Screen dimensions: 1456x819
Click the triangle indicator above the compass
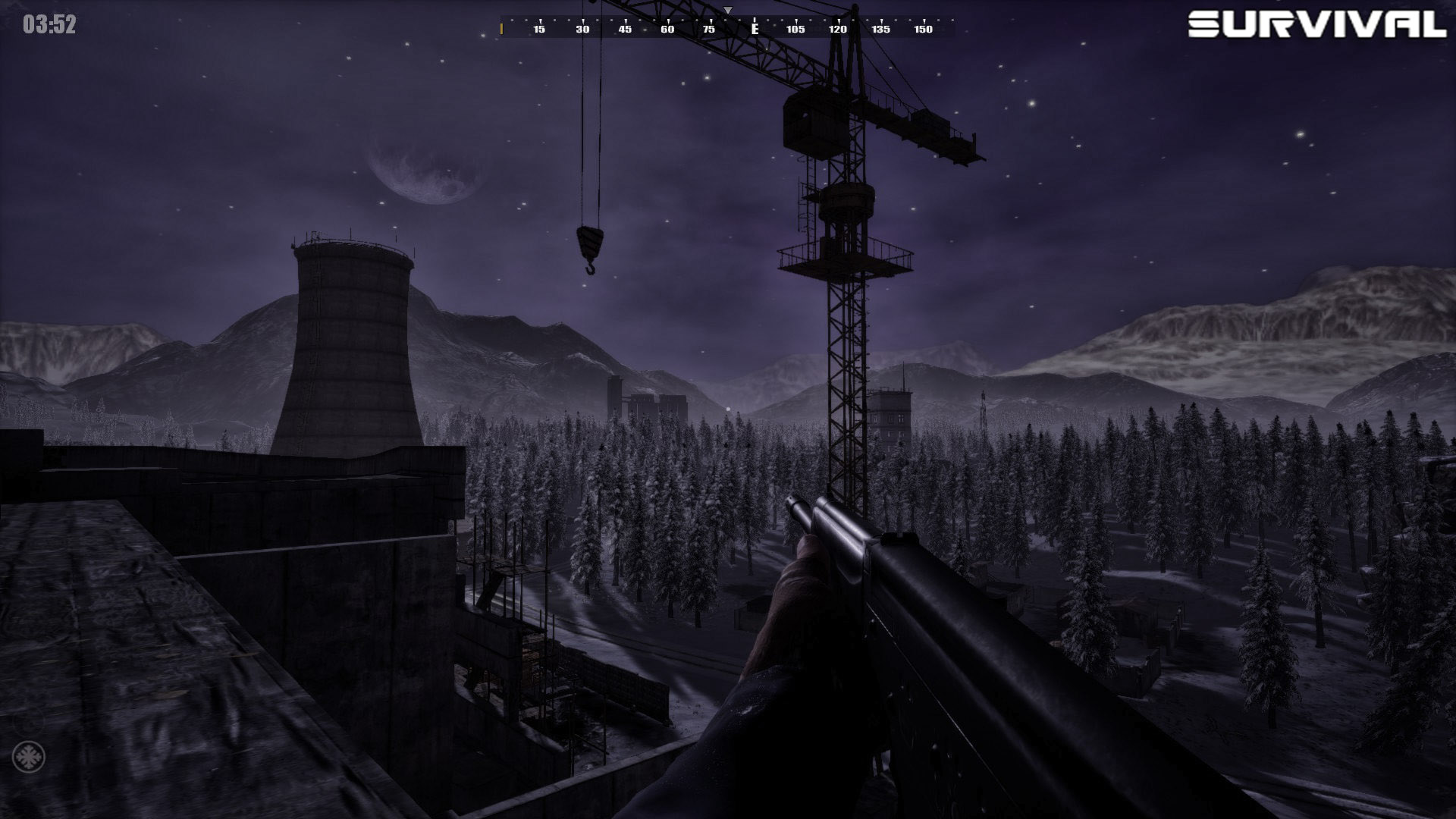click(726, 11)
